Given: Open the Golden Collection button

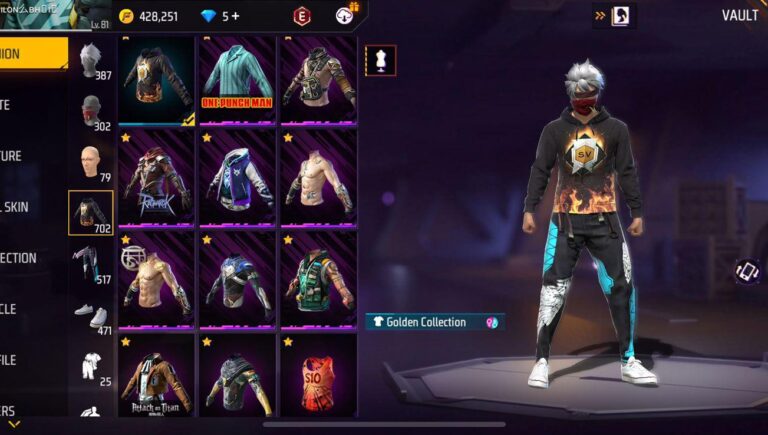Looking at the screenshot, I should click(x=434, y=322).
